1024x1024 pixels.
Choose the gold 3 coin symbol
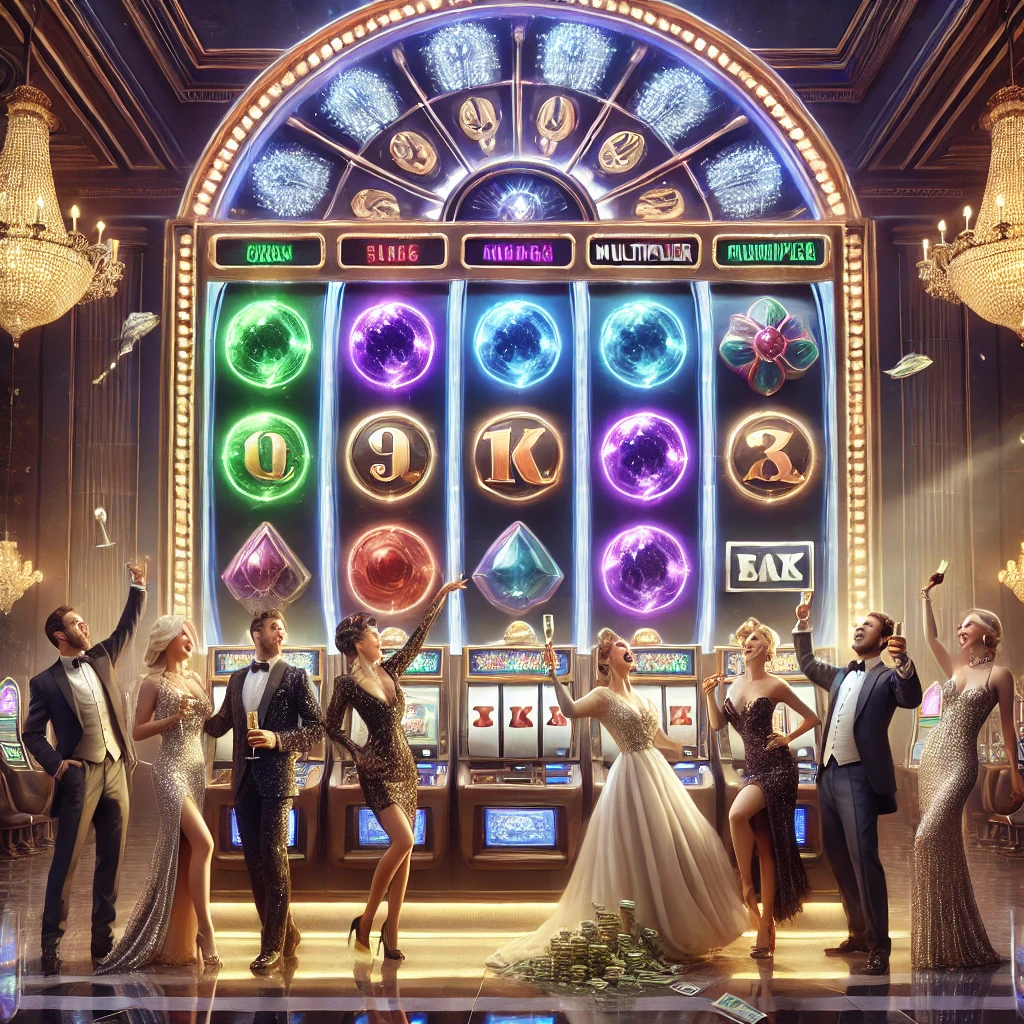pyautogui.click(x=769, y=456)
